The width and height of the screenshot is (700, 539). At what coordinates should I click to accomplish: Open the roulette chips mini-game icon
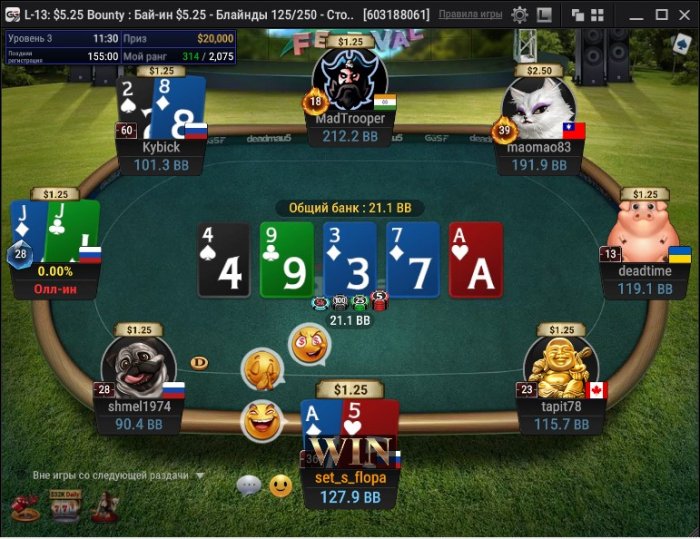pyautogui.click(x=25, y=509)
